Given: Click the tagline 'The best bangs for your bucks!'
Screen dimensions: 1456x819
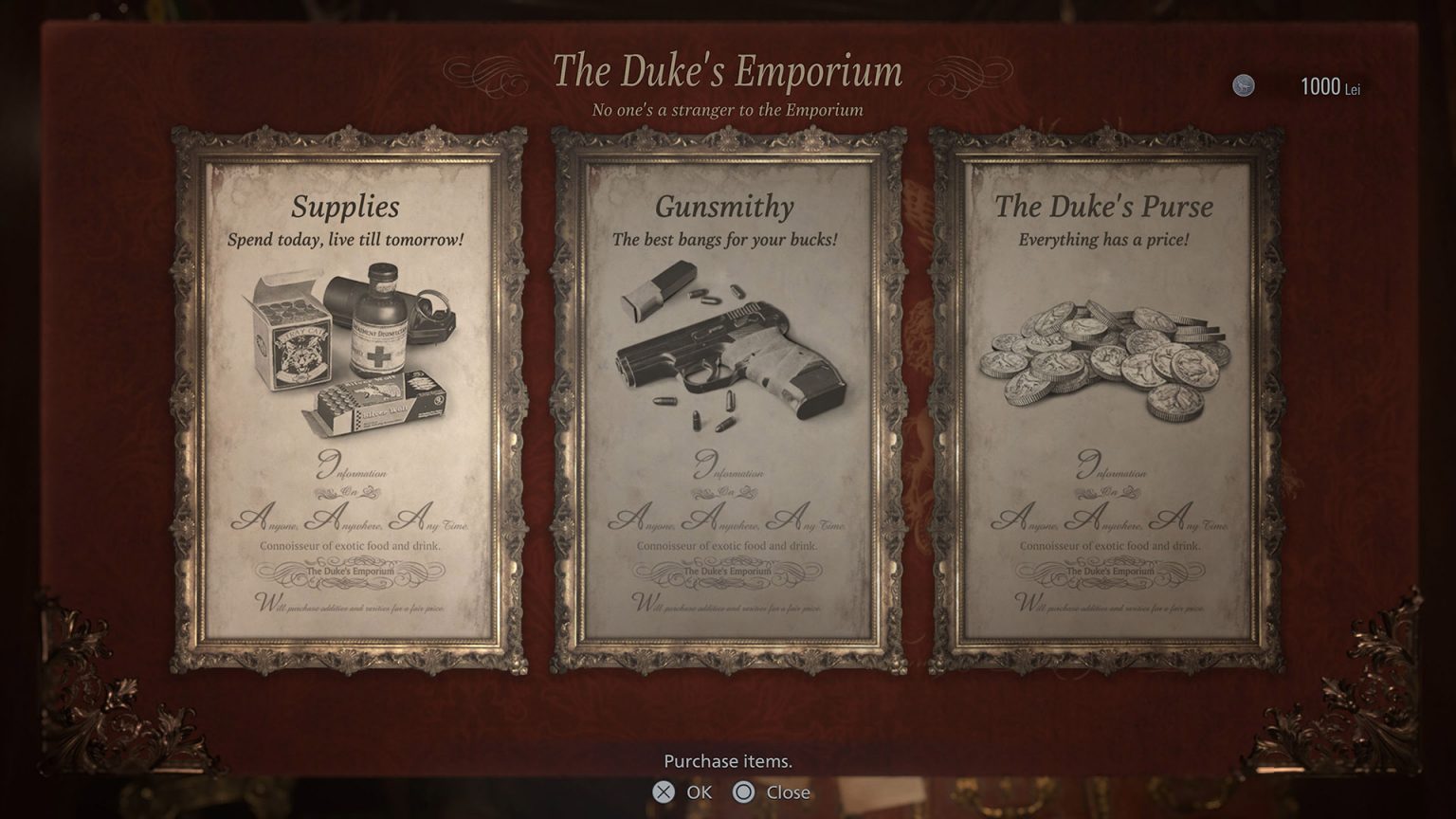Looking at the screenshot, I should point(725,241).
